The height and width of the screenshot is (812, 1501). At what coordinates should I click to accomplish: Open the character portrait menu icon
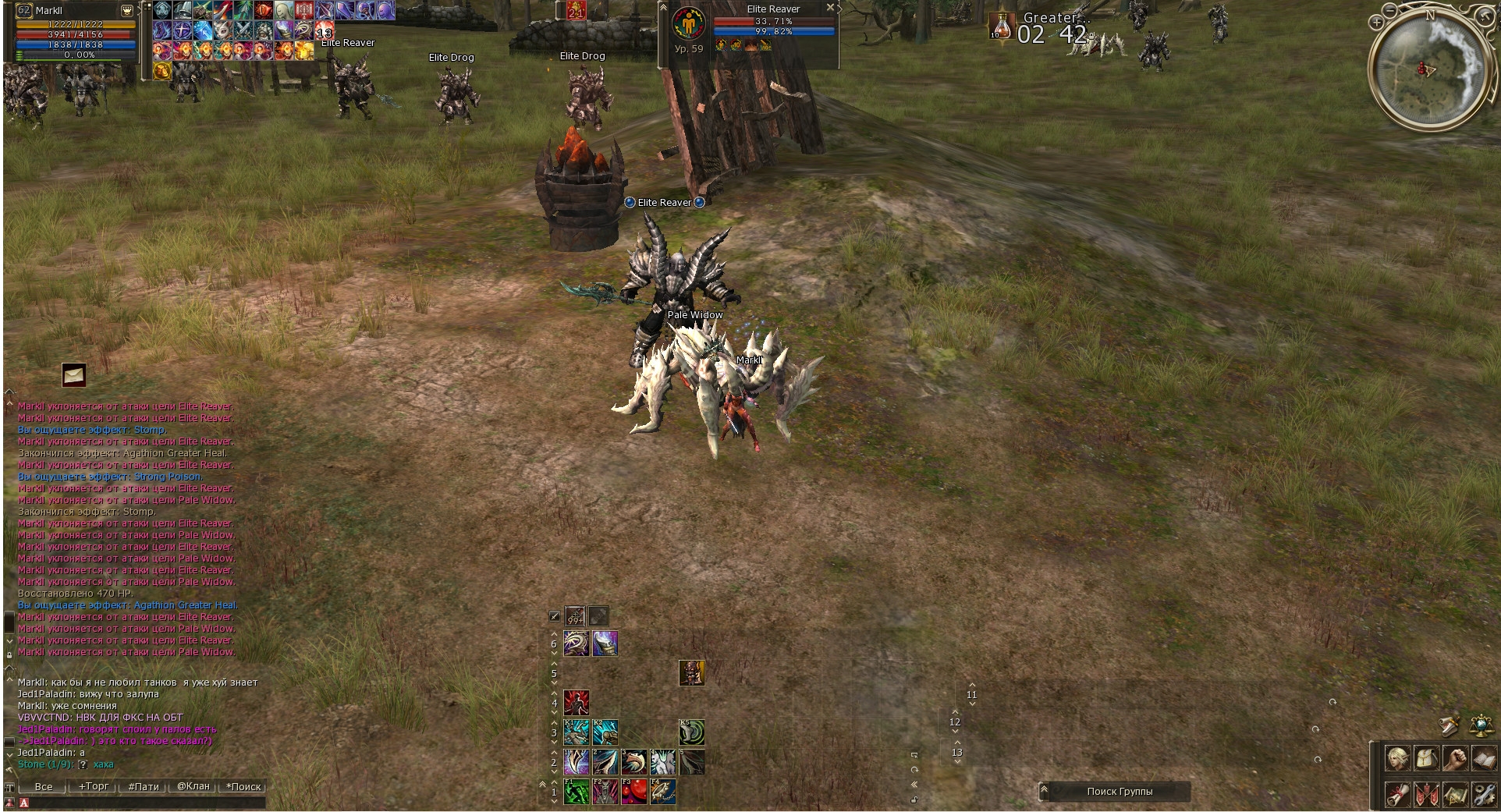pos(1396,758)
